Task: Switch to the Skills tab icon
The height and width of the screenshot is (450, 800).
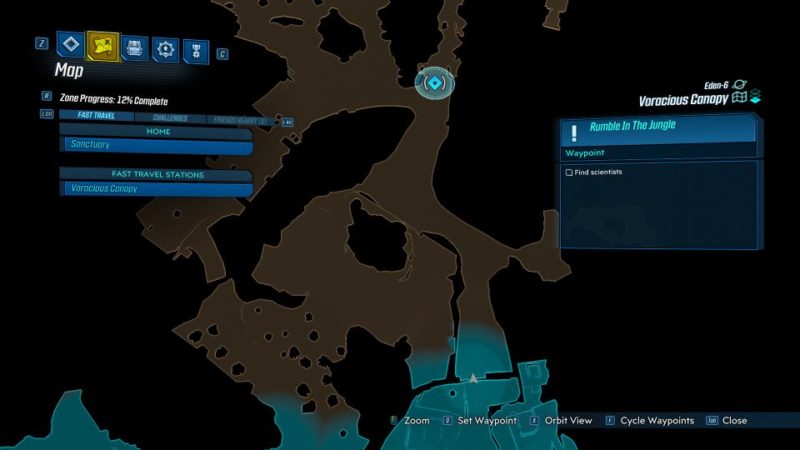Action: 165,47
